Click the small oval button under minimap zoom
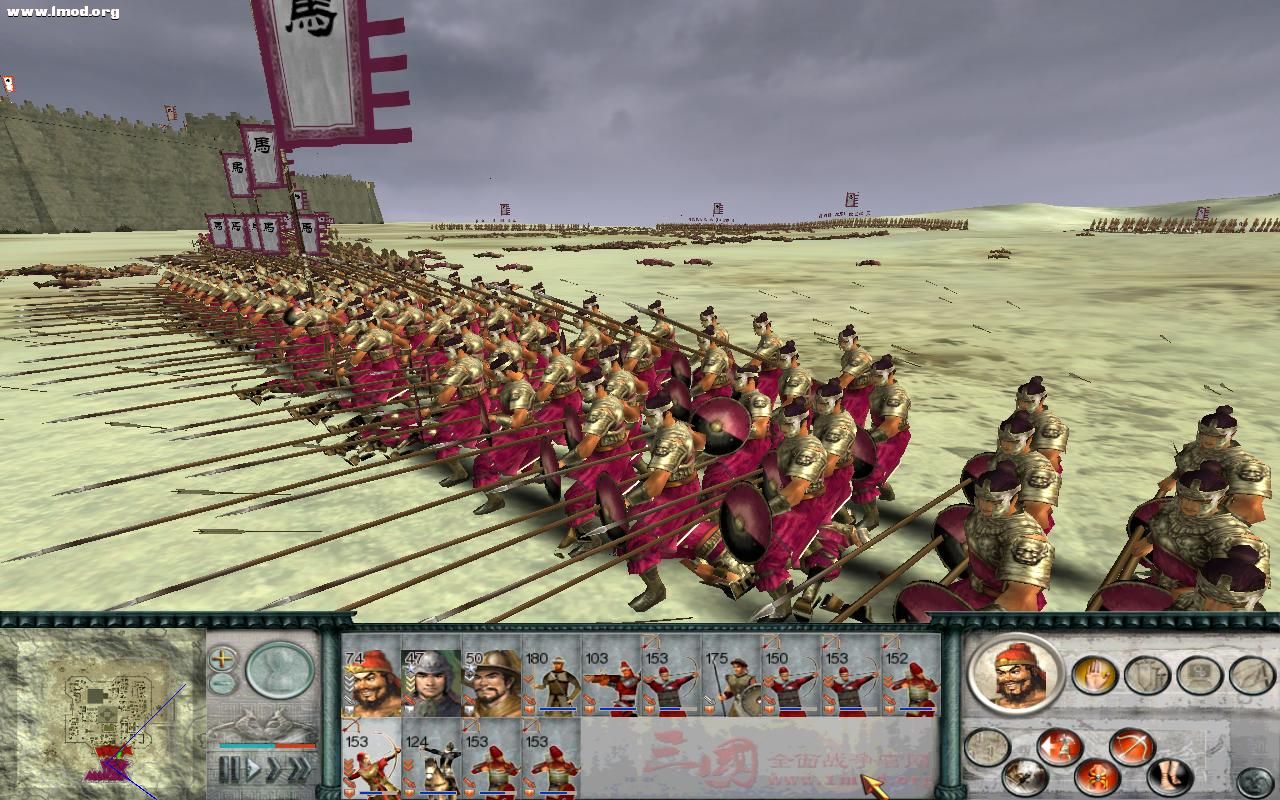Image resolution: width=1280 pixels, height=800 pixels. point(220,683)
